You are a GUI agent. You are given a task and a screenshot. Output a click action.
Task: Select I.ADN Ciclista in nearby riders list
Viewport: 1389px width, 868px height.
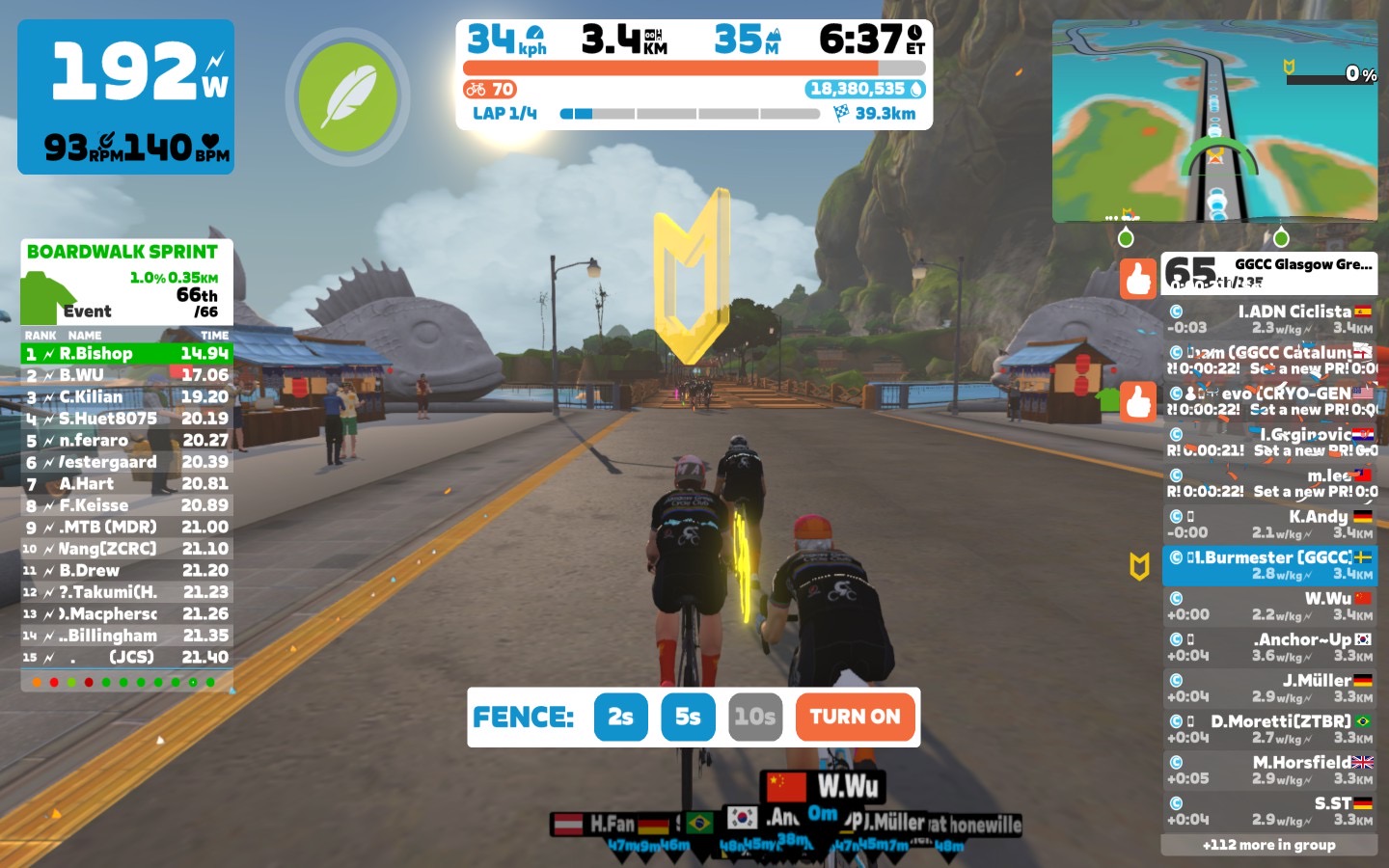[1269, 319]
